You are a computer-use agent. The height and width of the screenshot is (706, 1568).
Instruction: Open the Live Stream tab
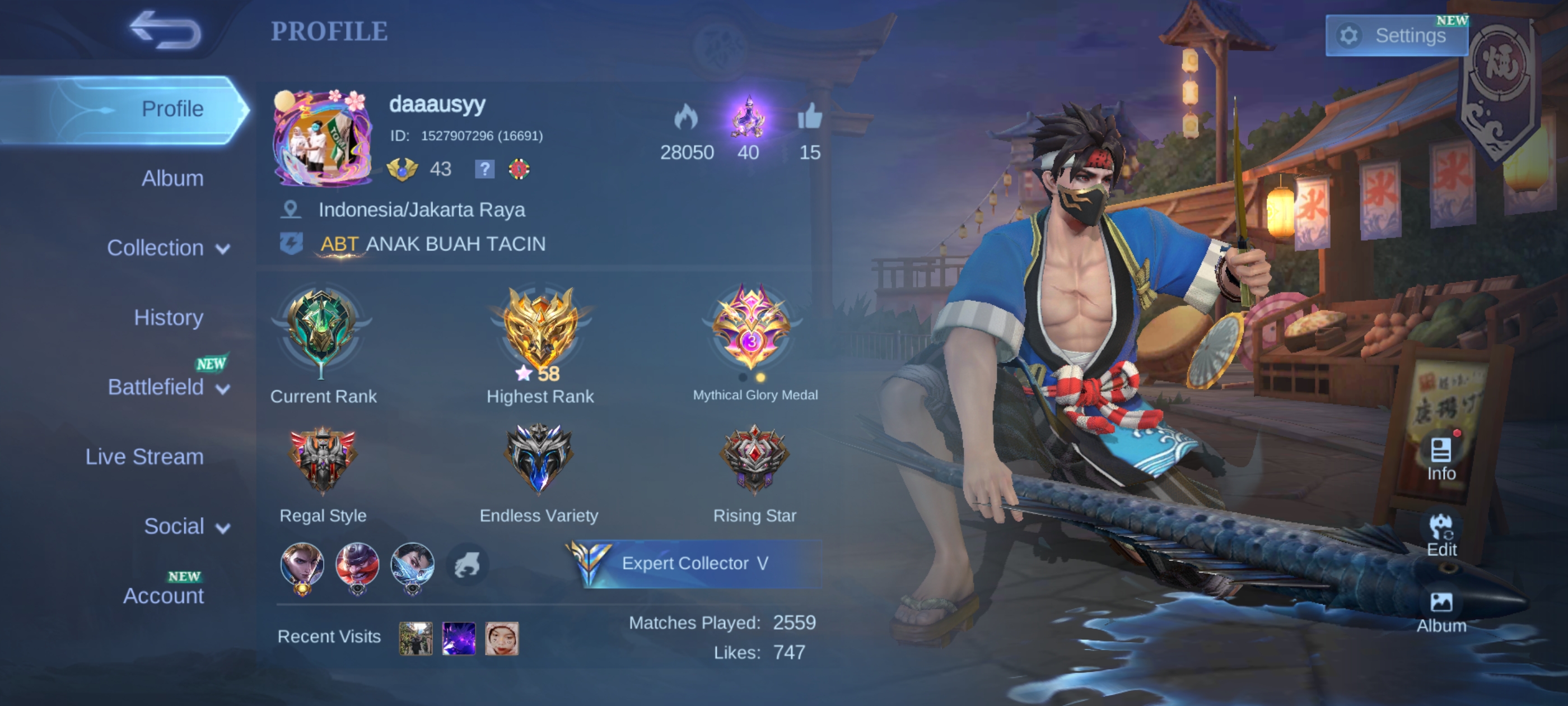pyautogui.click(x=144, y=457)
